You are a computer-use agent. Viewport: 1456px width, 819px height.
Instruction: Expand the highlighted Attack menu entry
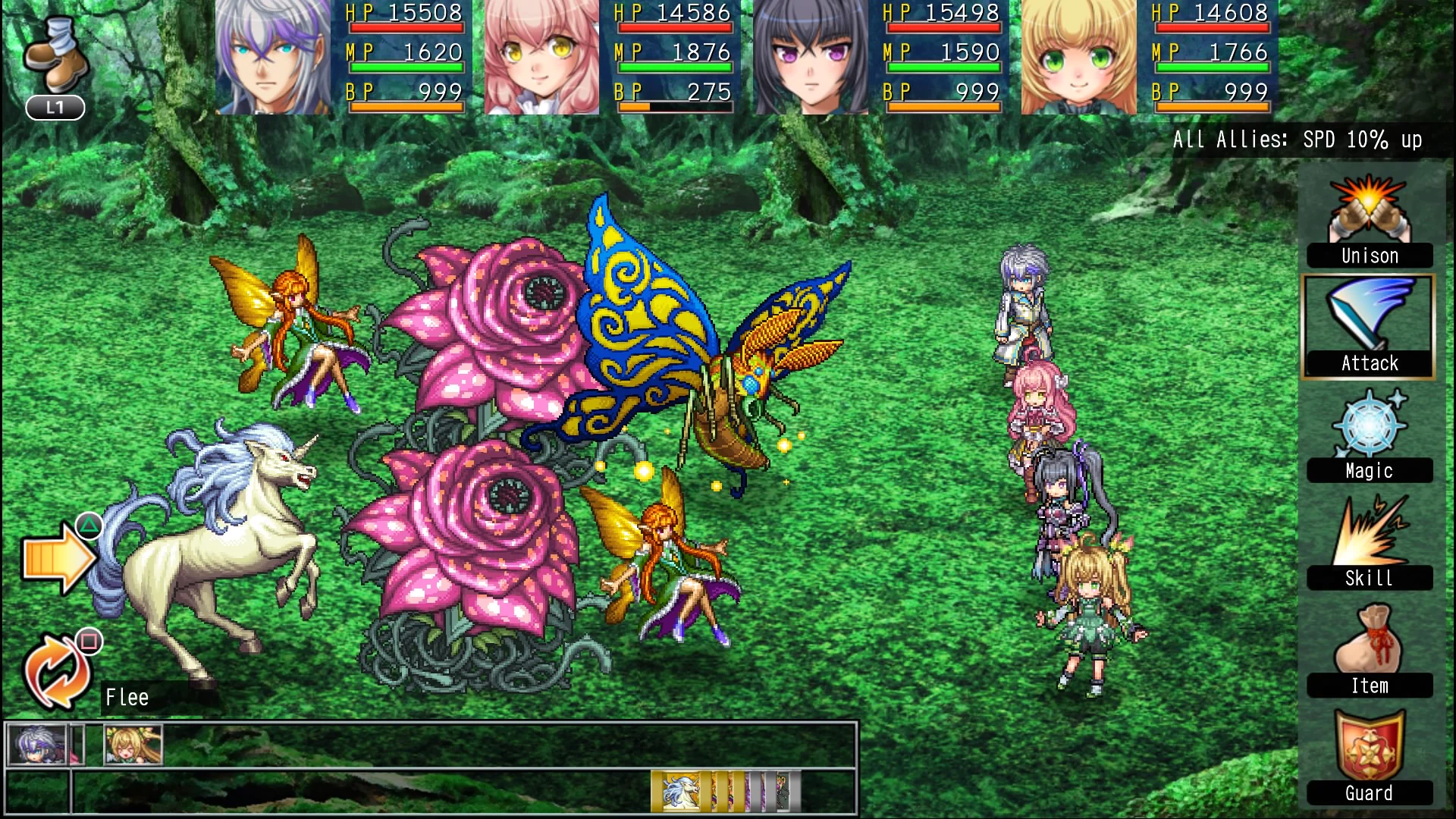(x=1368, y=326)
